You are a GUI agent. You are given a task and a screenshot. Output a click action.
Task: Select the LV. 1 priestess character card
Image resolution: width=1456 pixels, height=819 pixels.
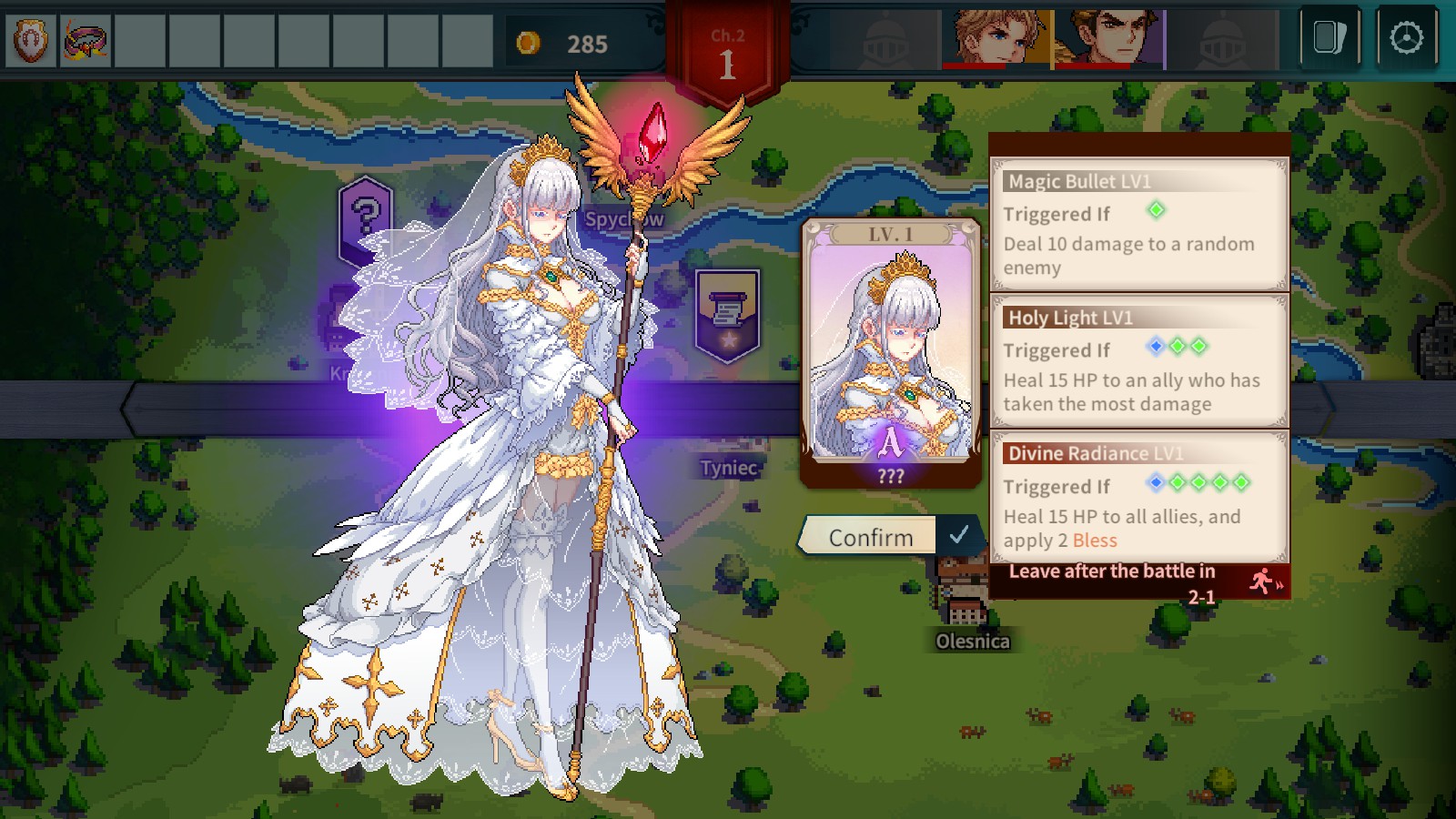tap(890, 352)
